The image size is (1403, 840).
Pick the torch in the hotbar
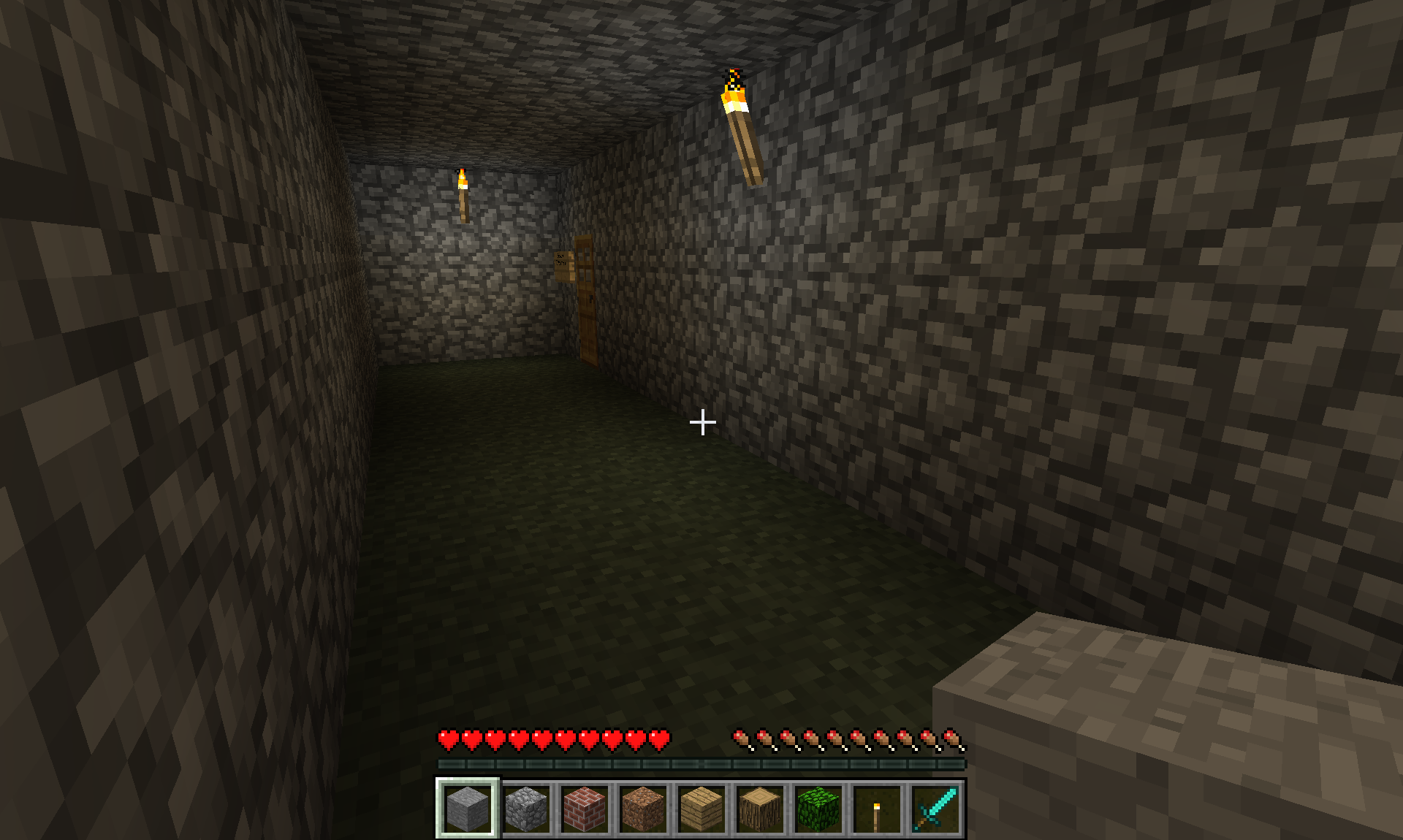[x=877, y=808]
